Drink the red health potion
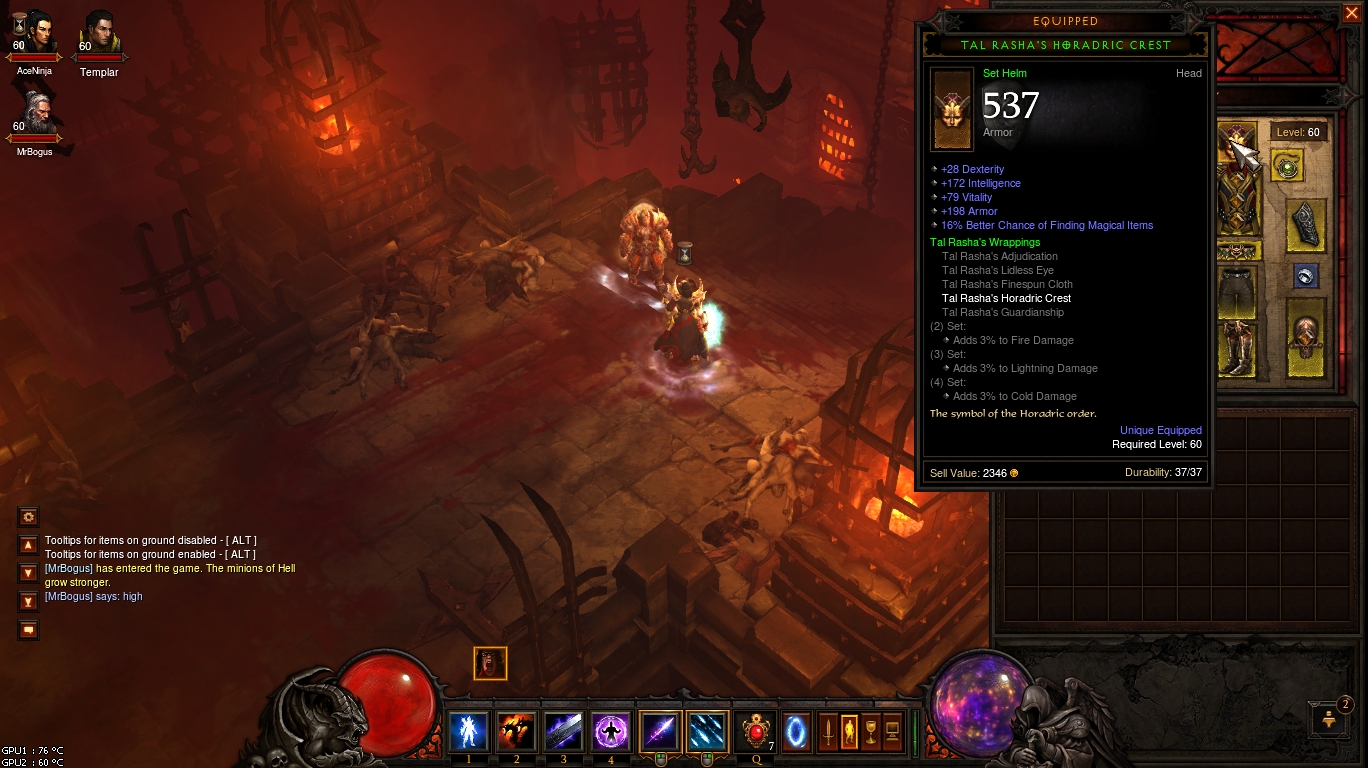Screen dimensions: 1368x768 (755, 732)
